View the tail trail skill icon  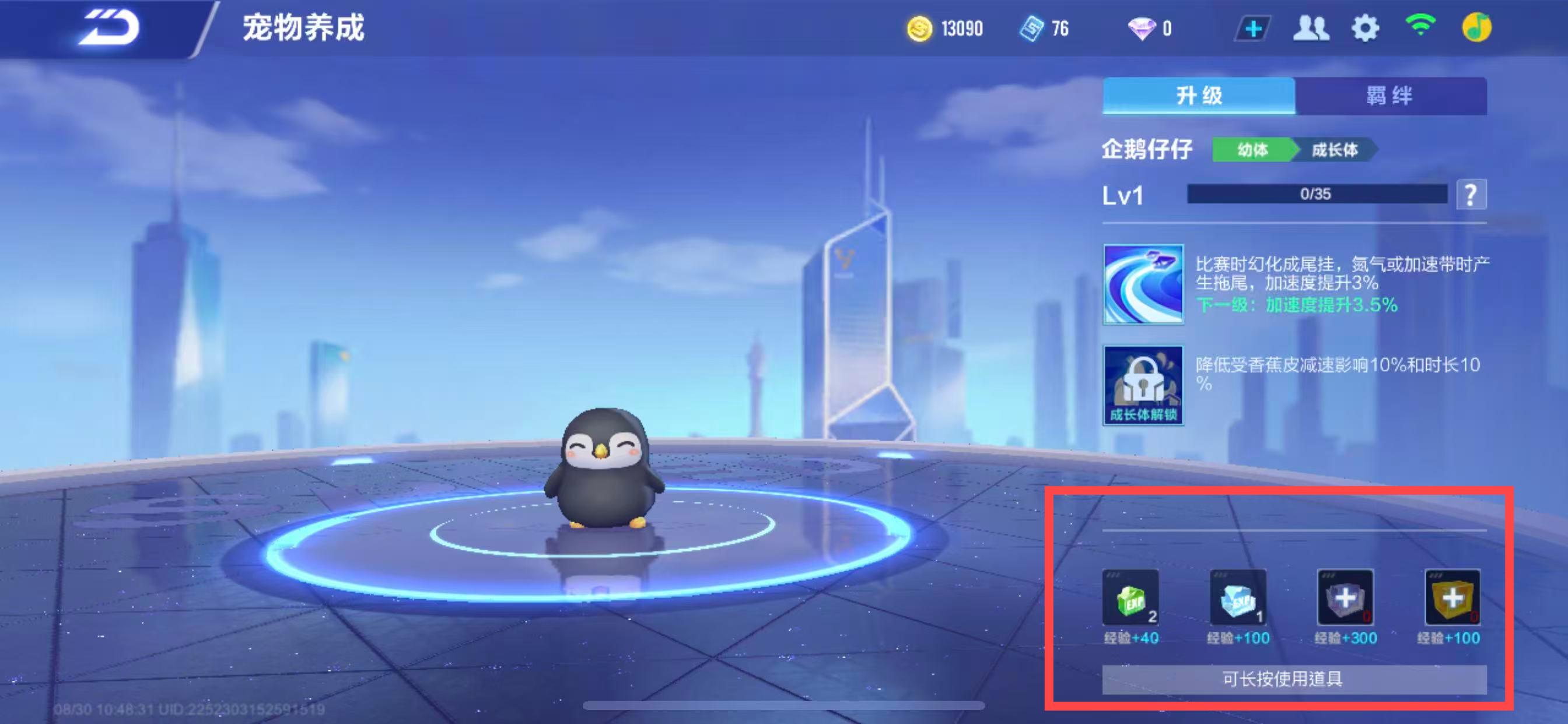click(1143, 284)
